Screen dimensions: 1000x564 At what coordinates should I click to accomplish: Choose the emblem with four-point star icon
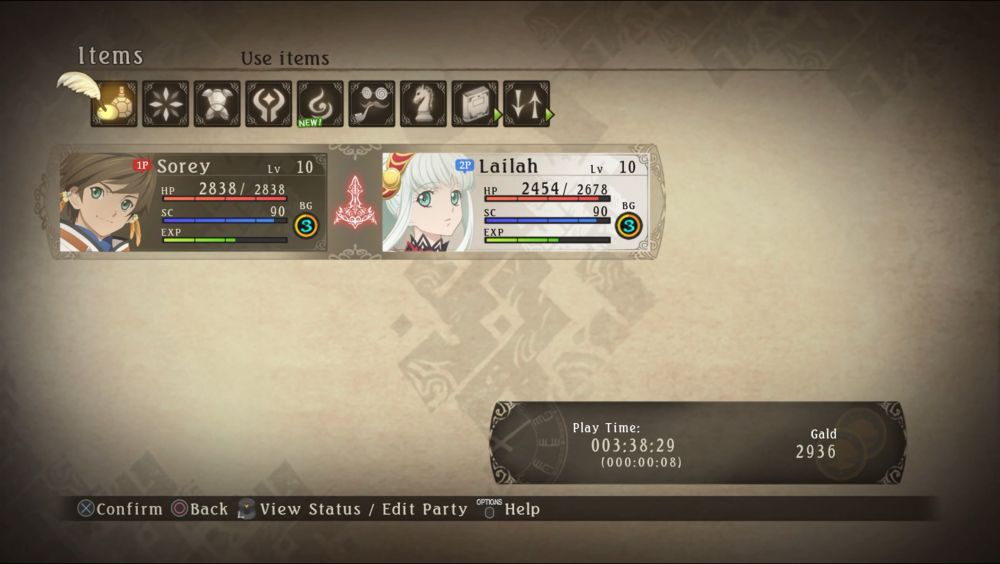pyautogui.click(x=269, y=104)
